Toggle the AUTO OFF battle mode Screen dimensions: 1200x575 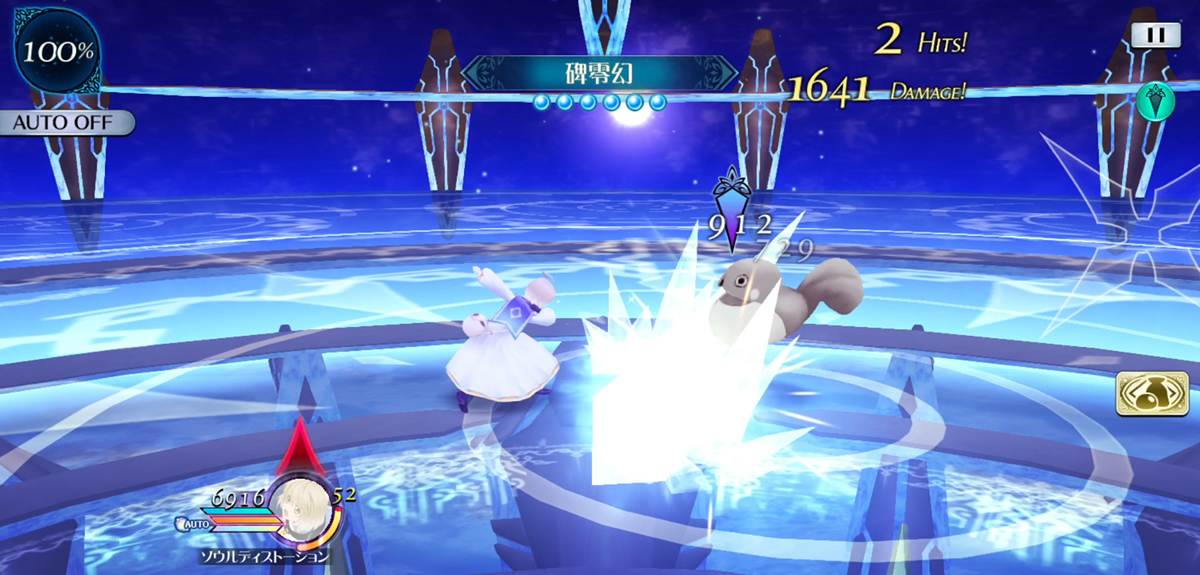pyautogui.click(x=66, y=123)
